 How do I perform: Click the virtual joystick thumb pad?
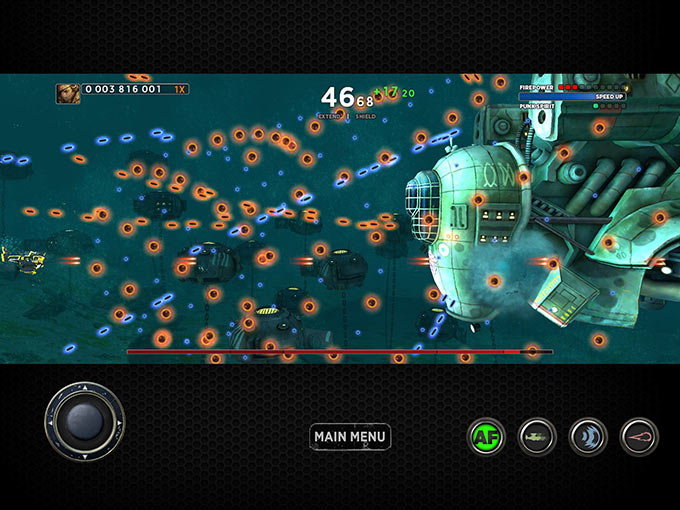[x=84, y=421]
